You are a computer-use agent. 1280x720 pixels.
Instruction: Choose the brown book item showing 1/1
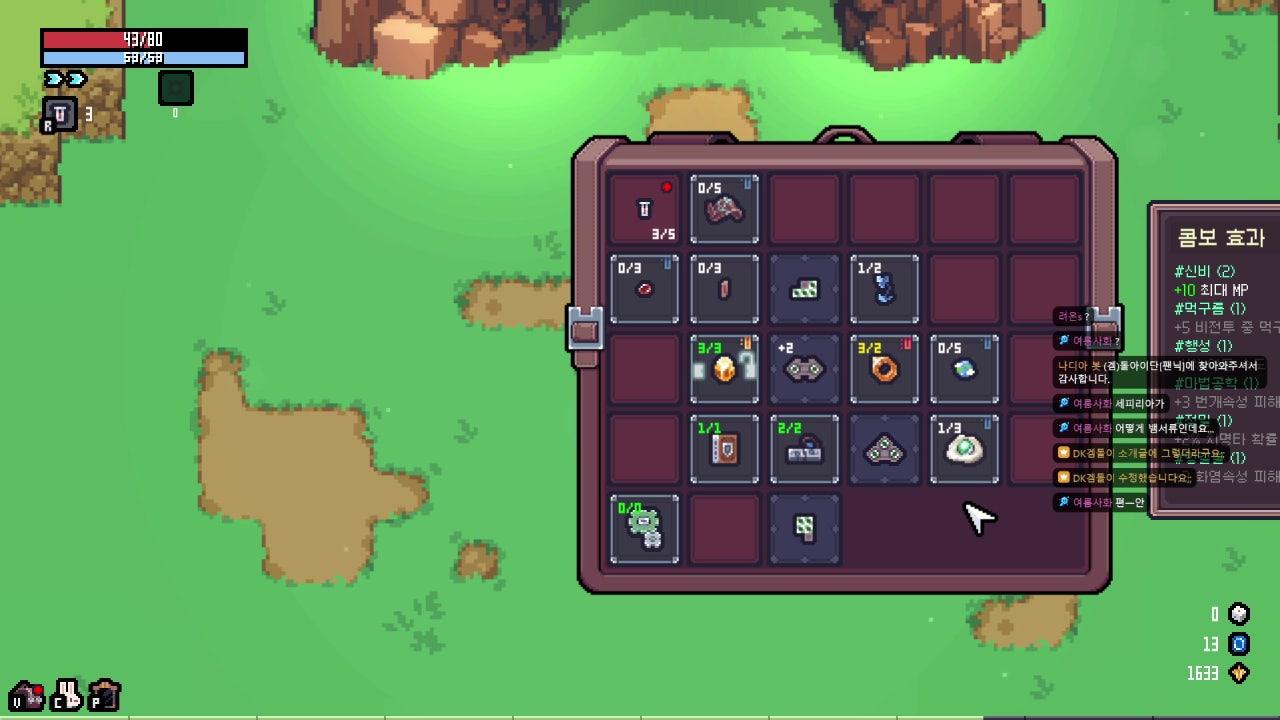point(724,449)
